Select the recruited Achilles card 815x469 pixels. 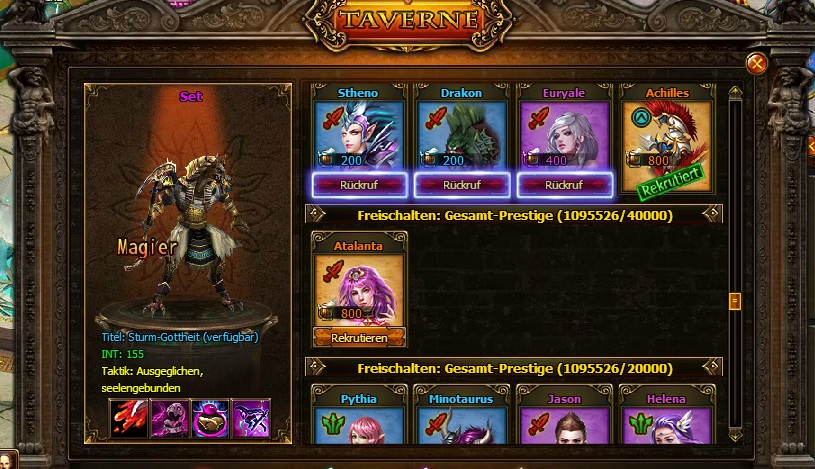click(667, 133)
